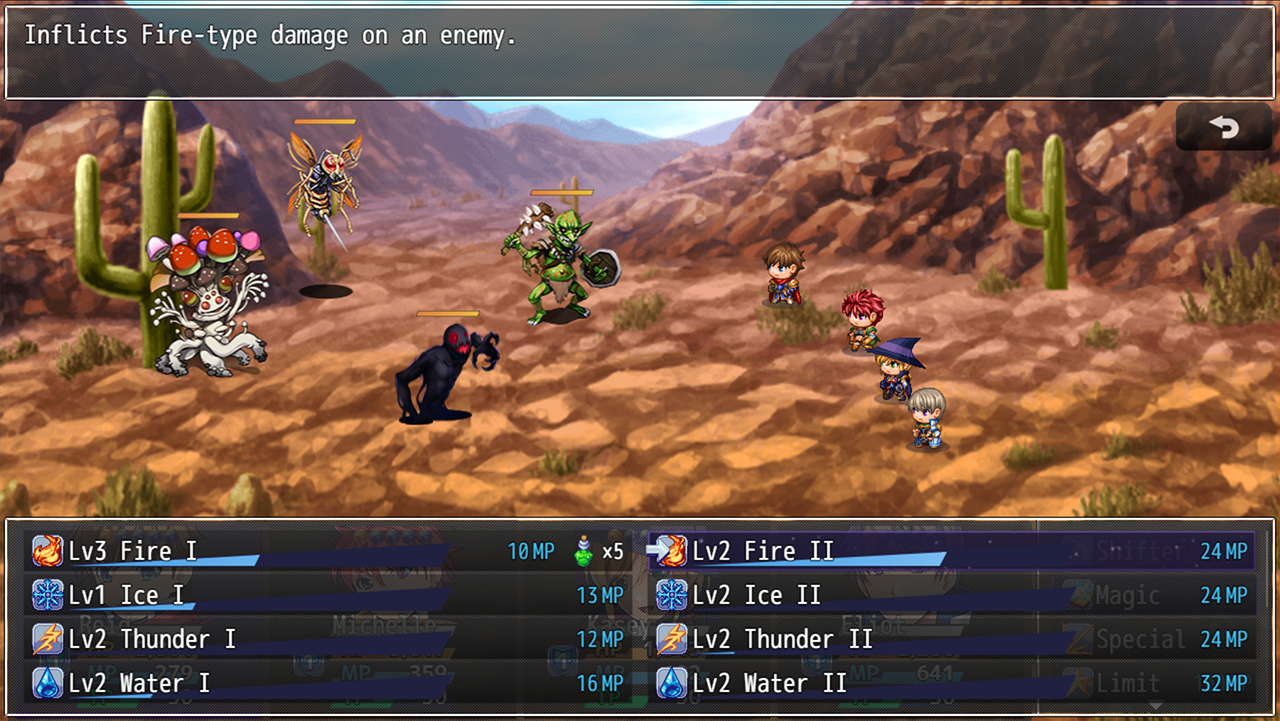Select the Lv2 Fire II spell
This screenshot has height=721, width=1280.
tap(950, 551)
